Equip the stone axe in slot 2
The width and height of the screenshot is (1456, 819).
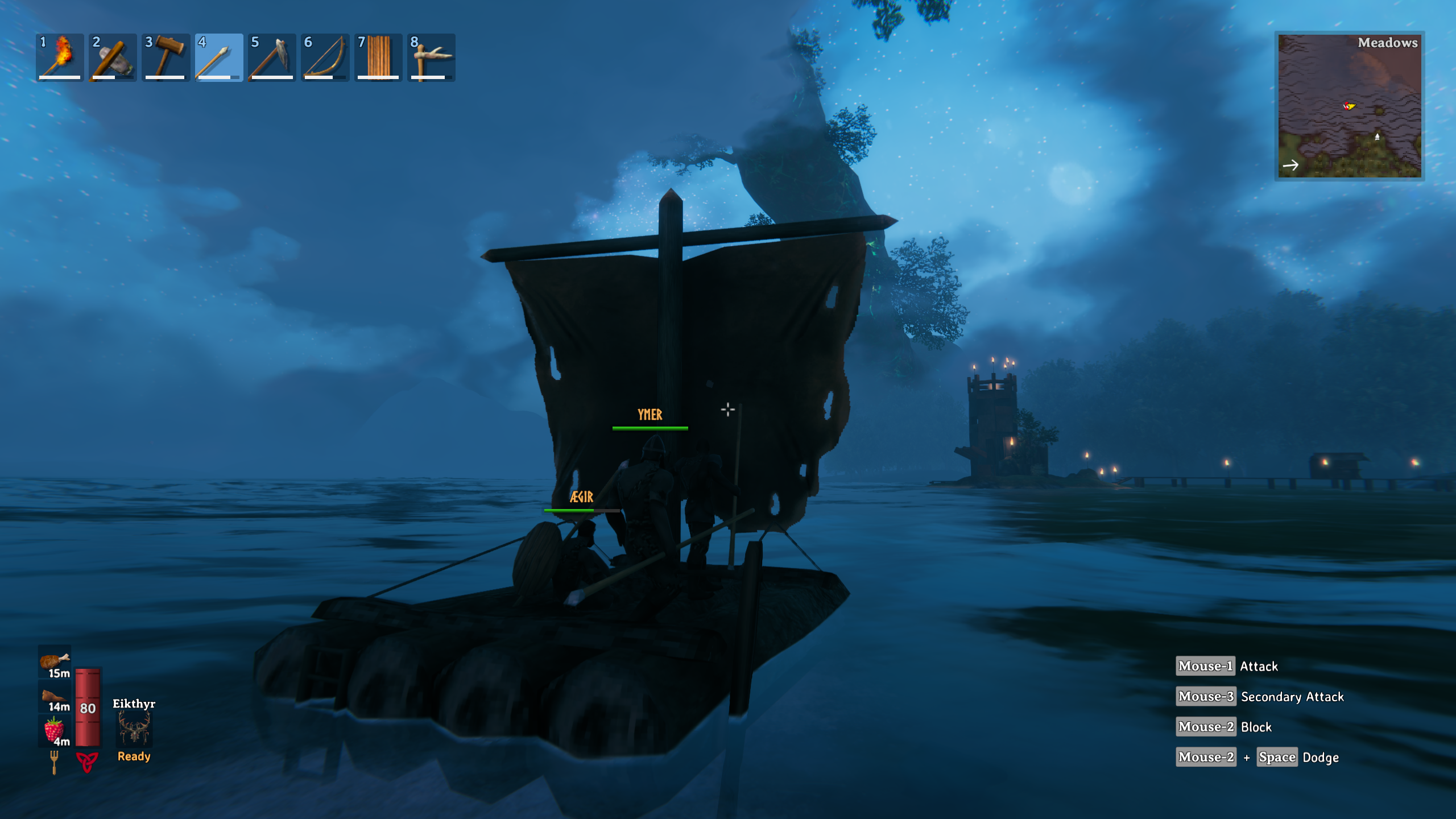[x=113, y=57]
